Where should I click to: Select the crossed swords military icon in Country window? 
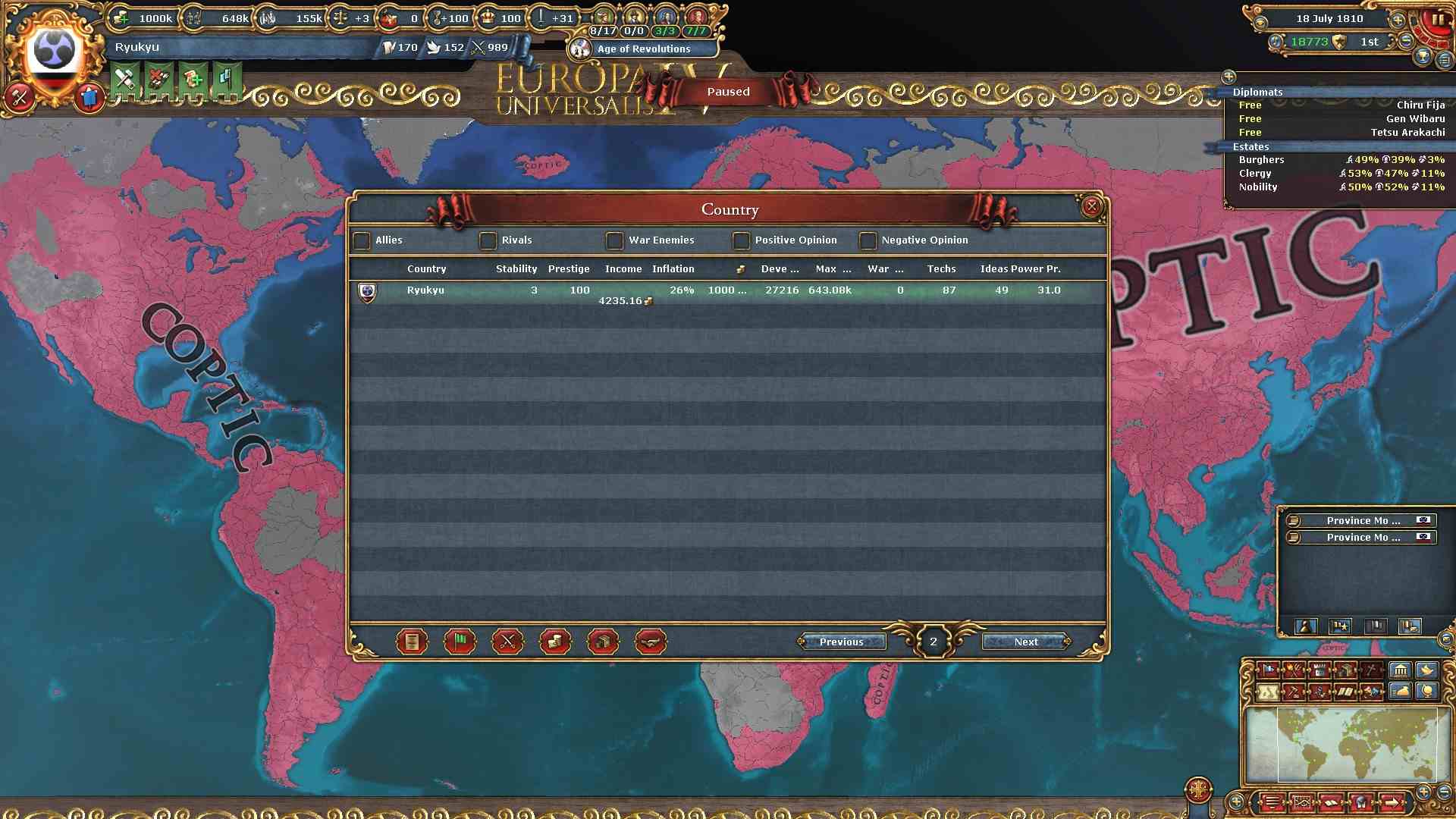[507, 642]
